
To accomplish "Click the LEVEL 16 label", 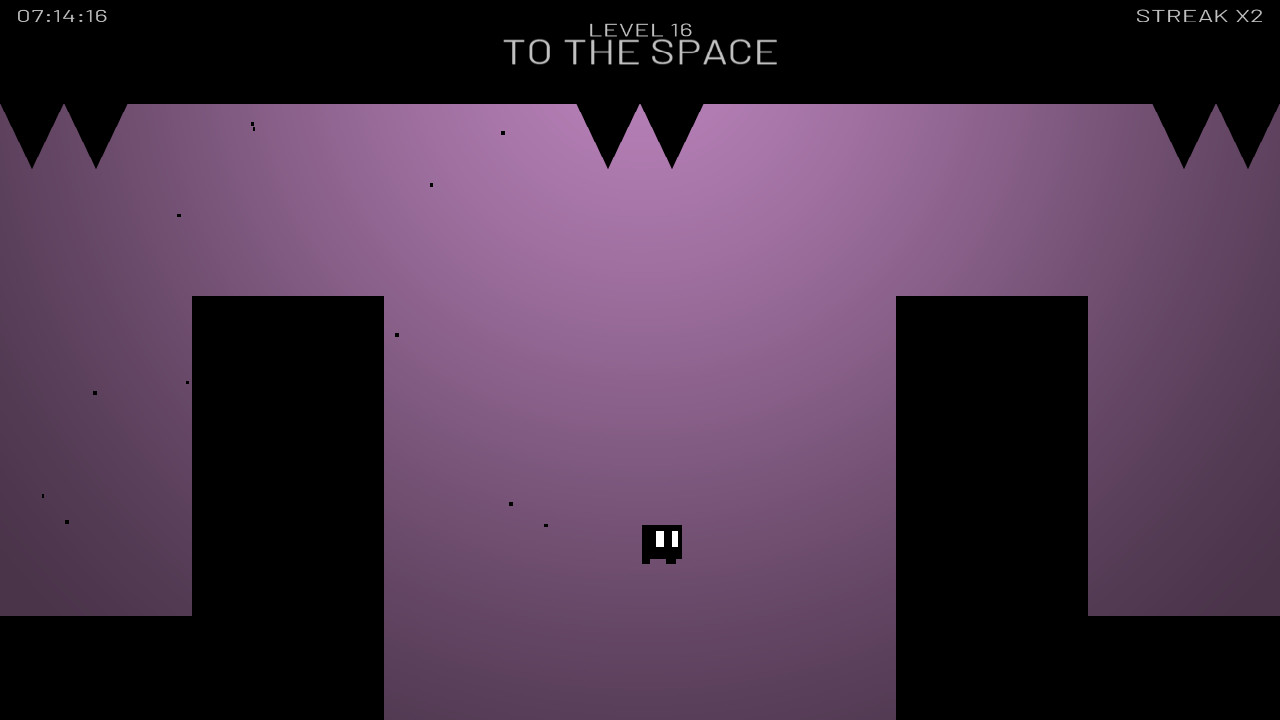I will tap(640, 29).
